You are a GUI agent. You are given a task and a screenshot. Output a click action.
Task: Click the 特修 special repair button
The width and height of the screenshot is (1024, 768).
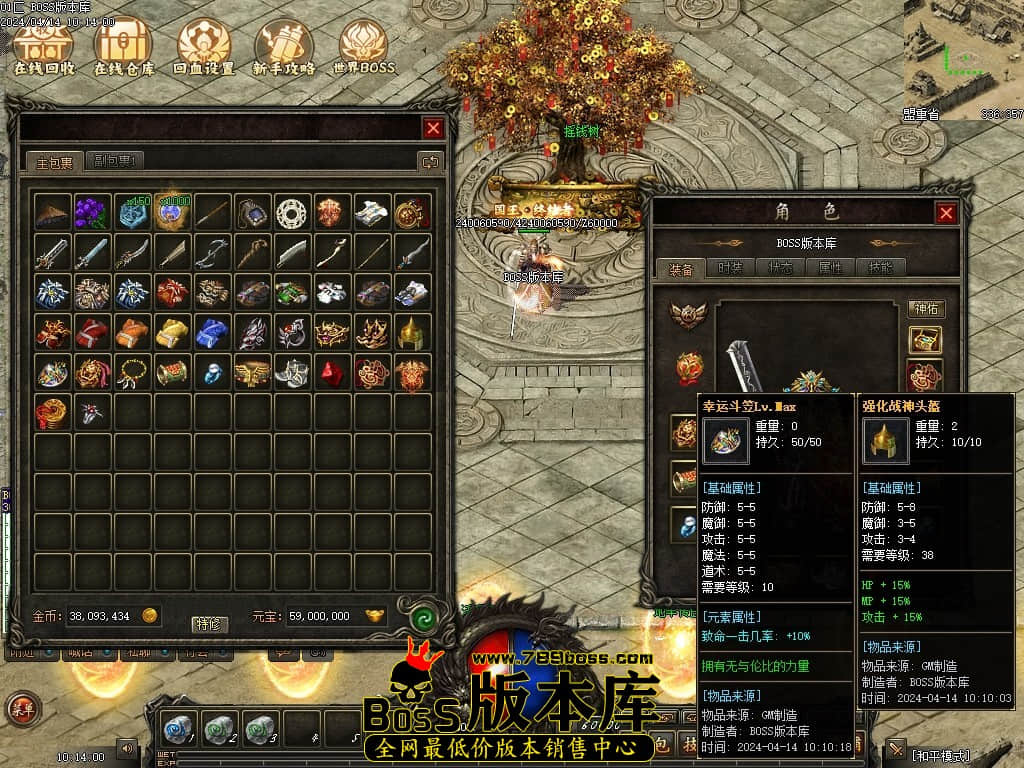click(210, 624)
